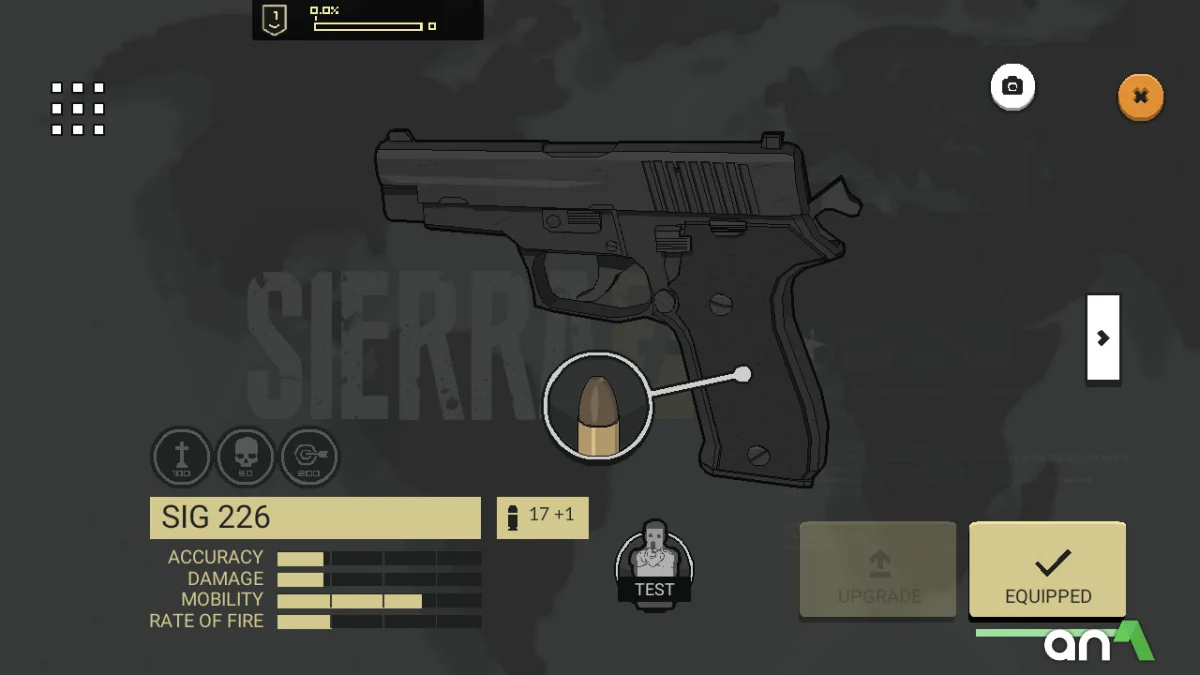Select the bullet ammo attachment bubble

598,407
